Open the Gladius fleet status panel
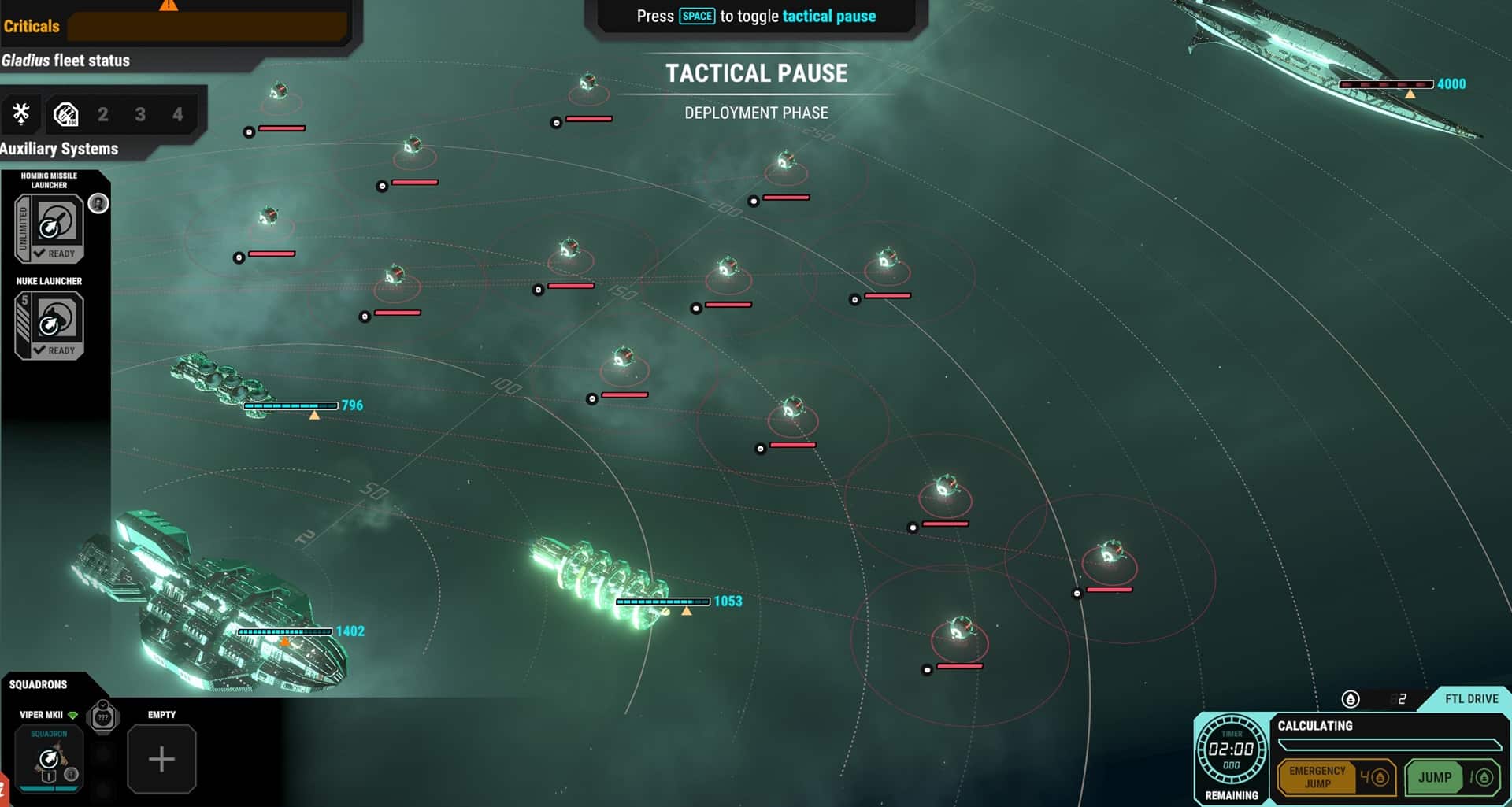 point(66,61)
